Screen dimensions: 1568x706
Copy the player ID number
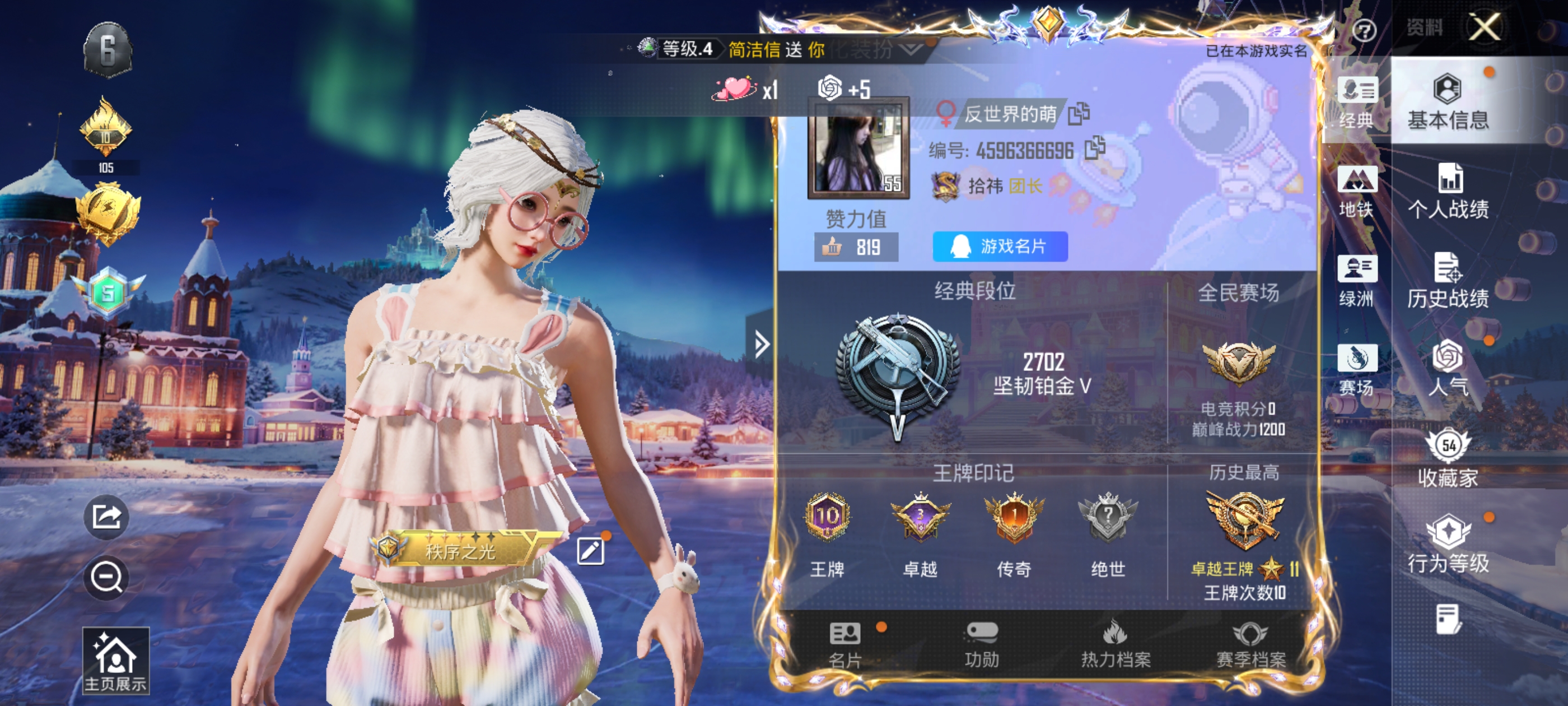1094,148
